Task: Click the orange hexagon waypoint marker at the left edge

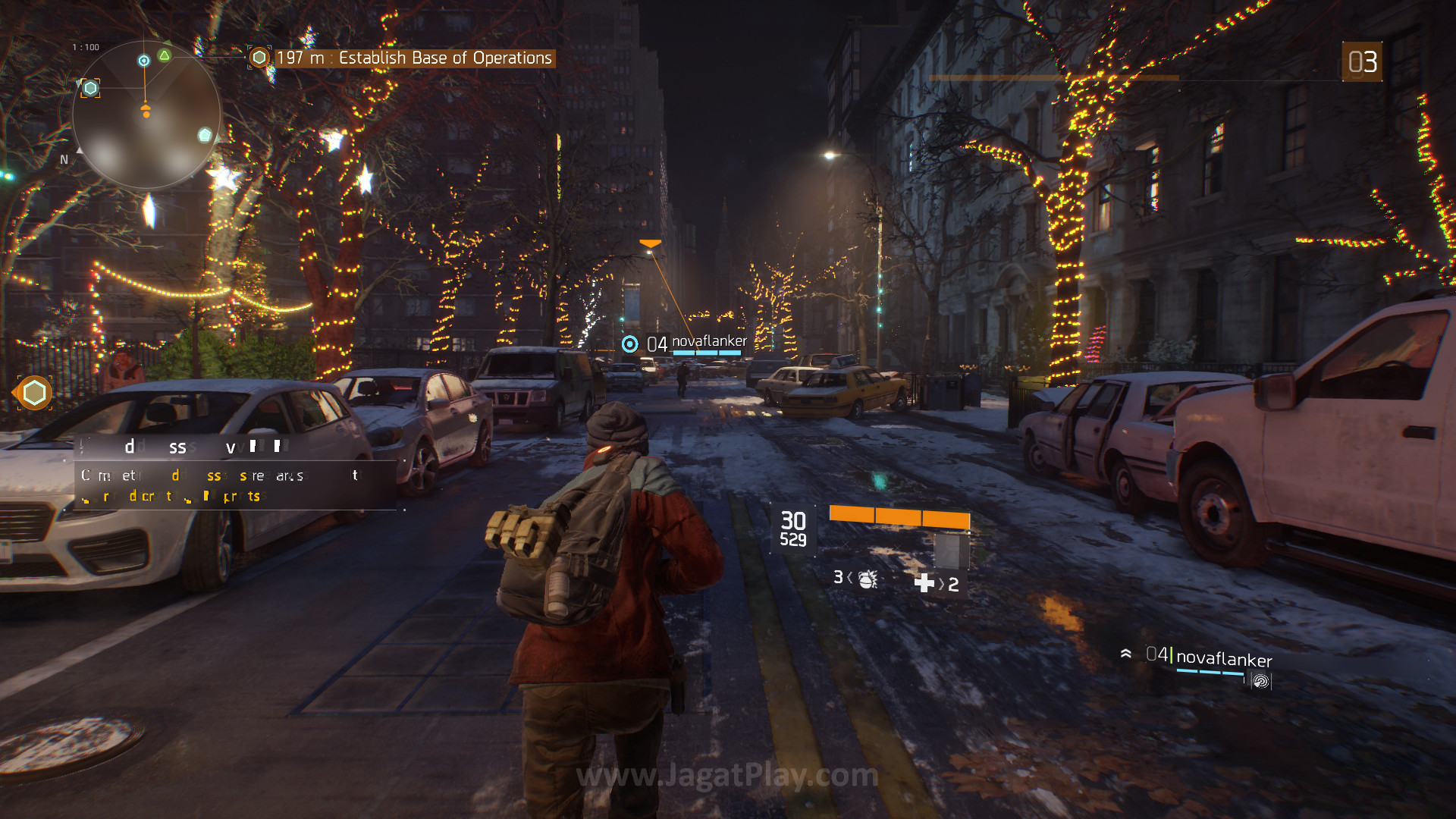Action: [x=34, y=393]
